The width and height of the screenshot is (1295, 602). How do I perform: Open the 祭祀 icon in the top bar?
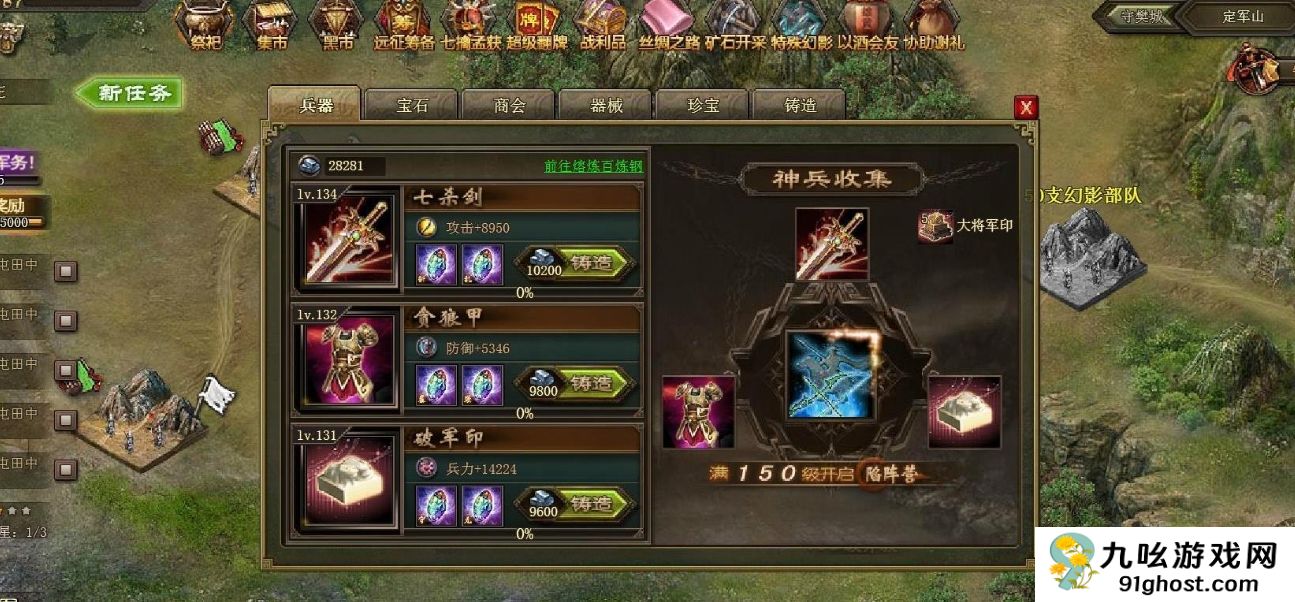[207, 25]
